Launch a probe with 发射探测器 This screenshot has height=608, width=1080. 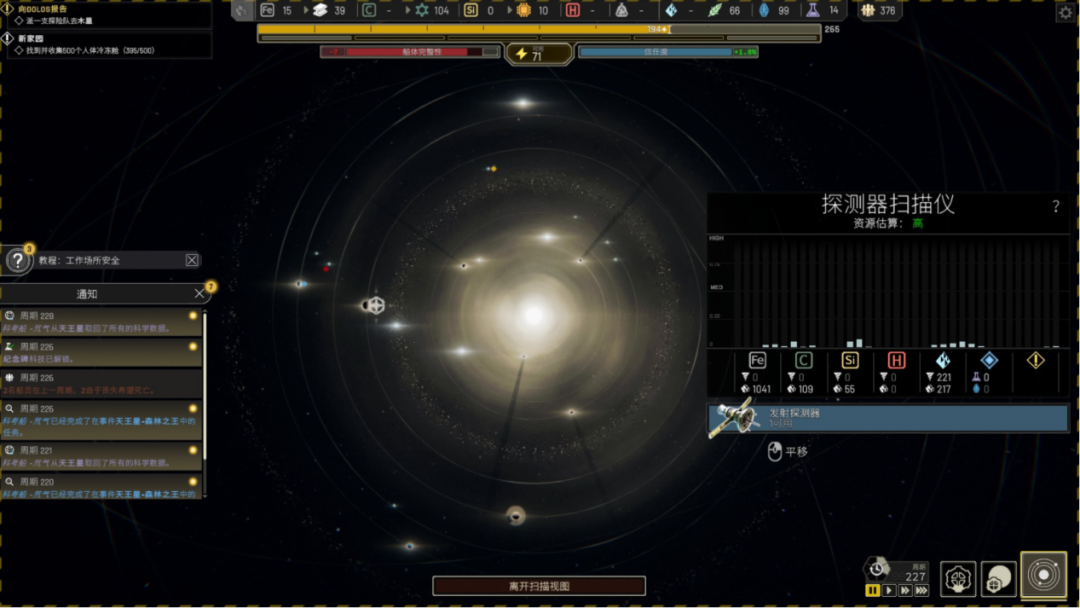[888, 418]
